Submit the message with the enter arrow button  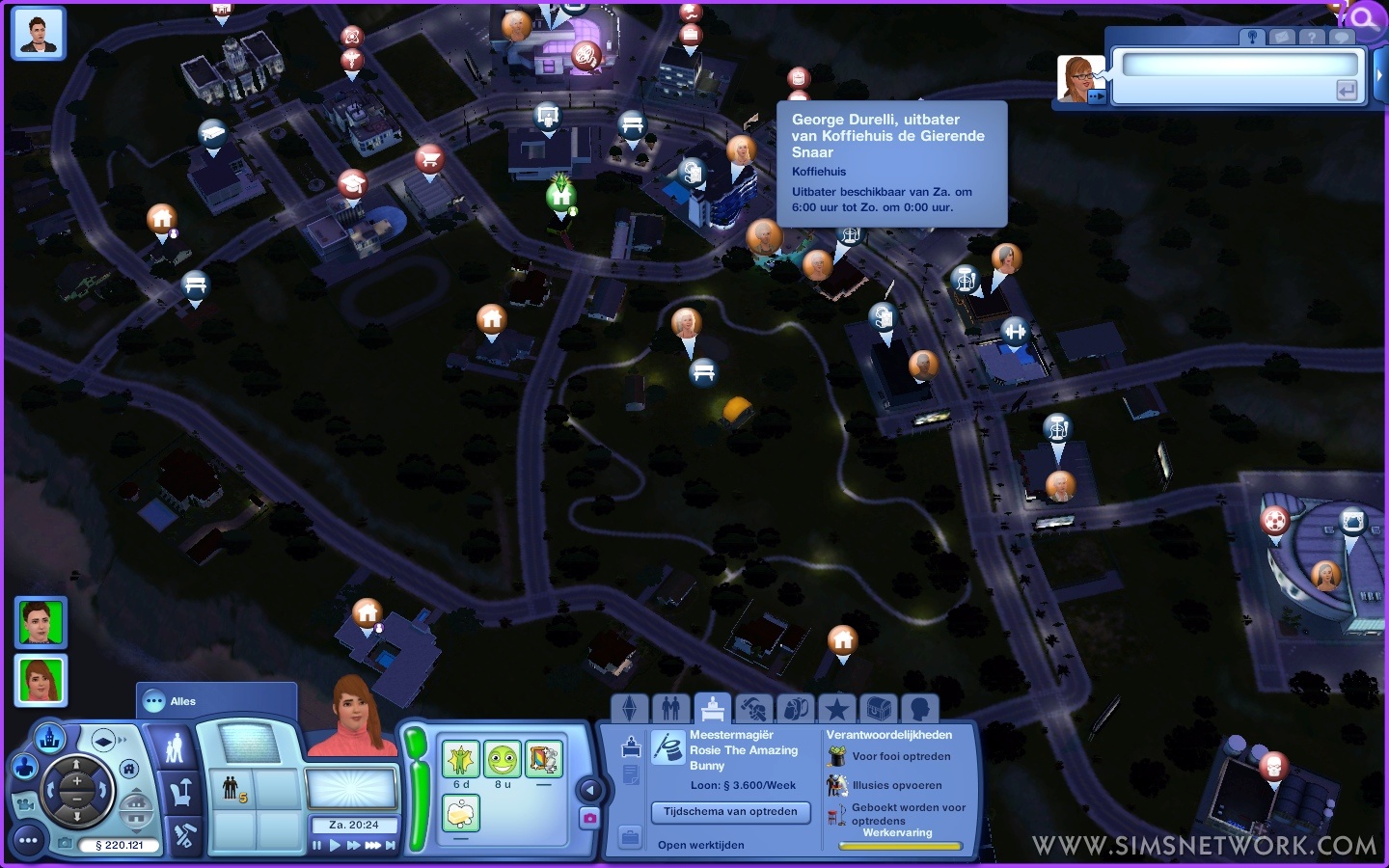click(x=1347, y=91)
